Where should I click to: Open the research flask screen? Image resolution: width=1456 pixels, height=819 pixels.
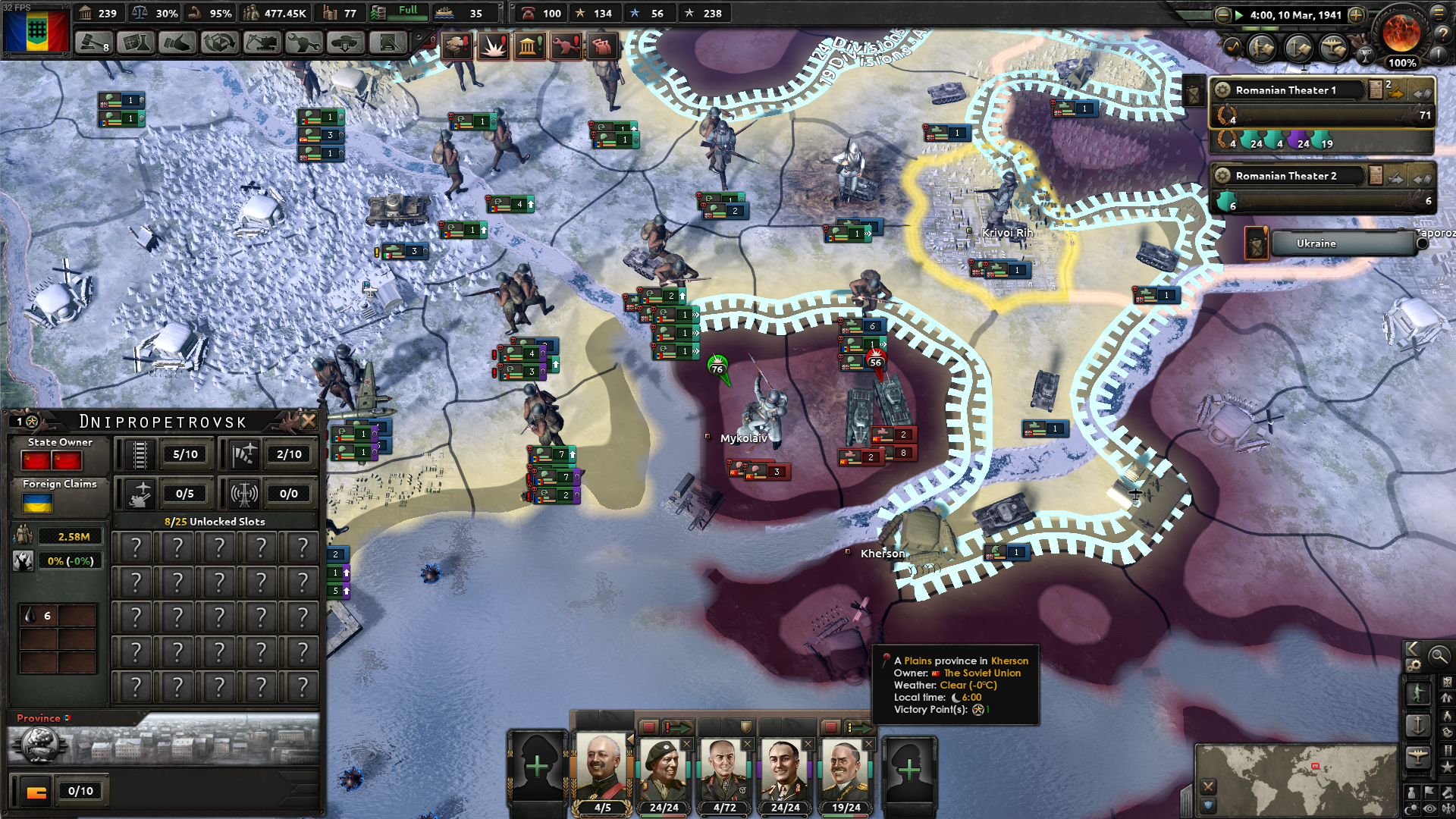[135, 43]
